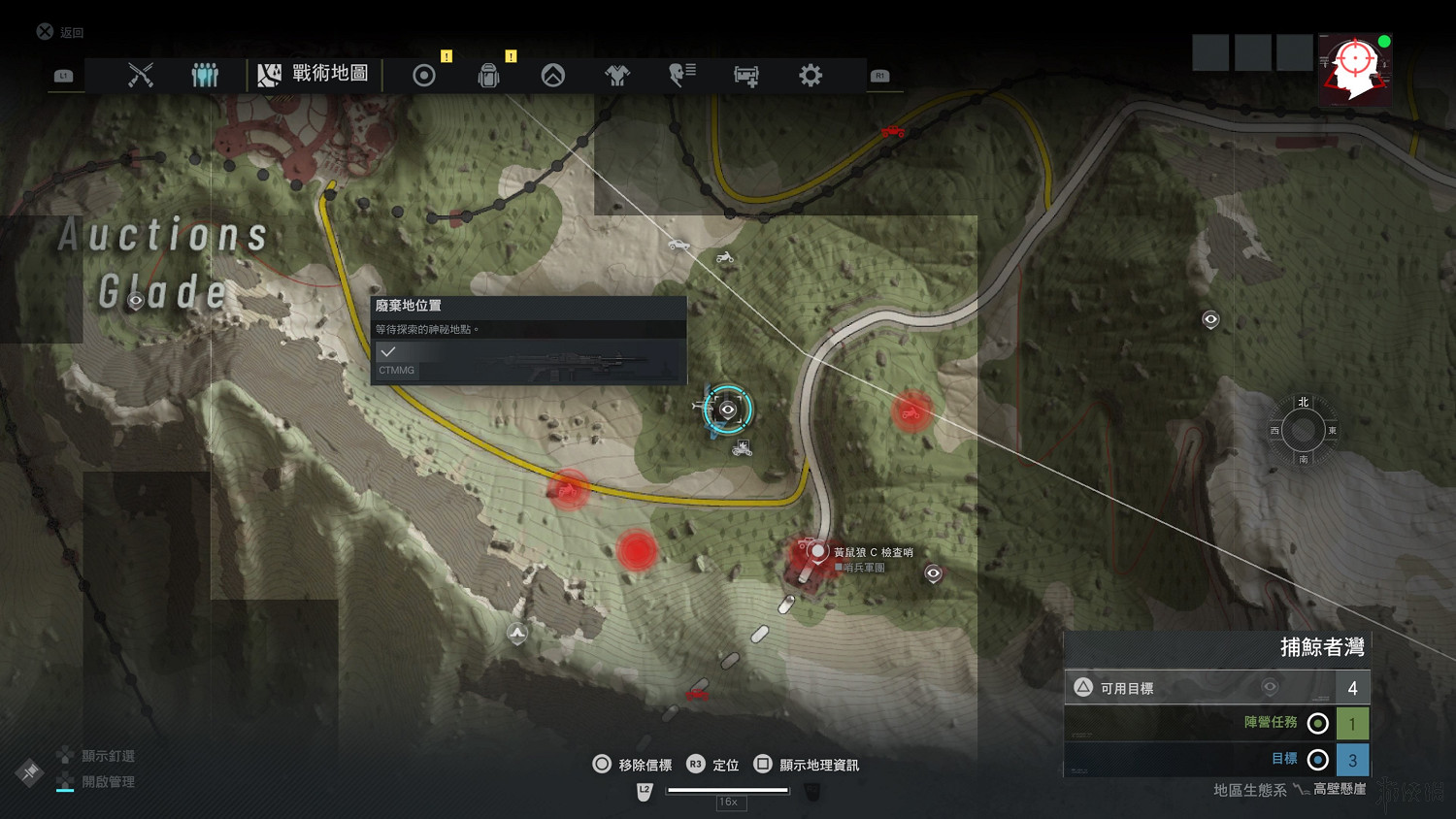Select the 戰術地圖 tactical map tab

314,74
